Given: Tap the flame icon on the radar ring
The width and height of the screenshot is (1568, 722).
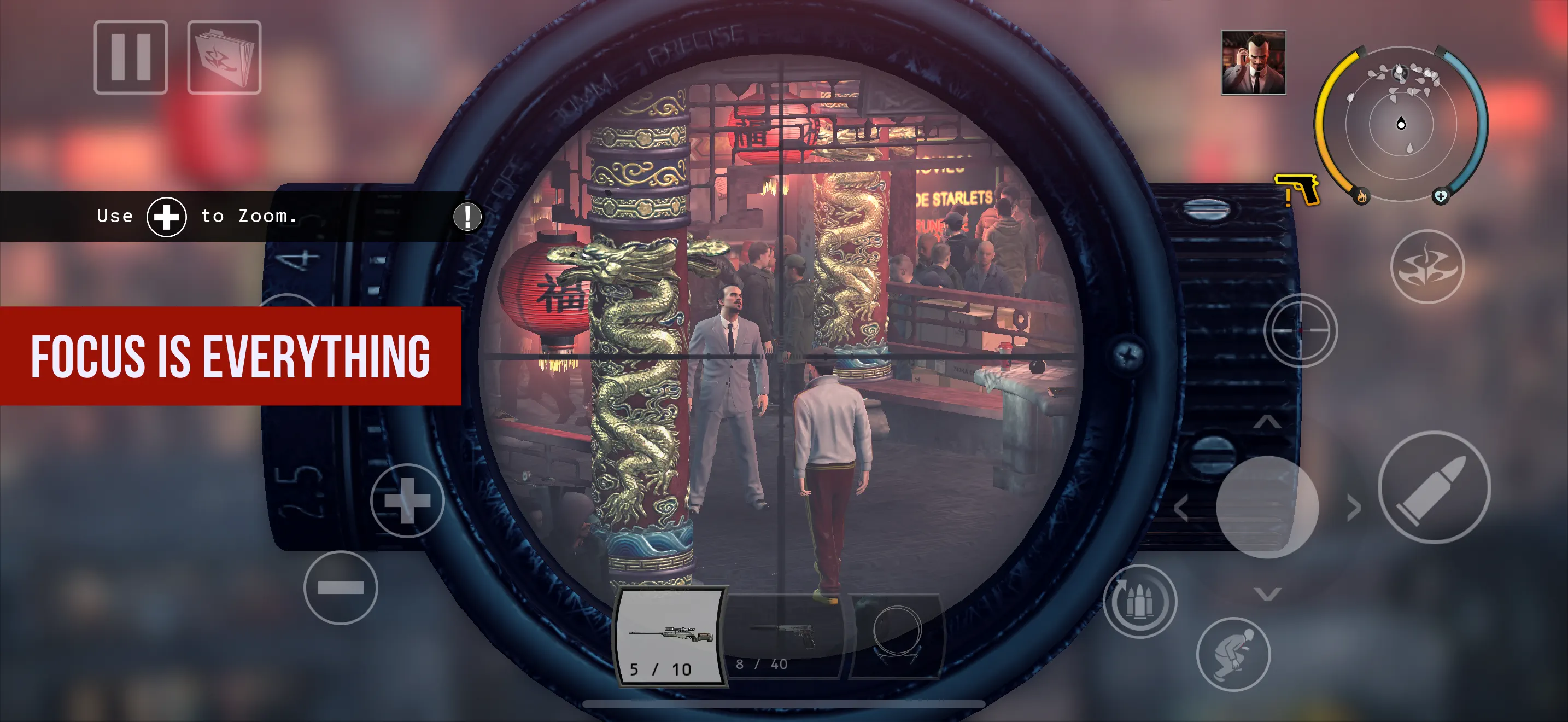Looking at the screenshot, I should point(1362,197).
